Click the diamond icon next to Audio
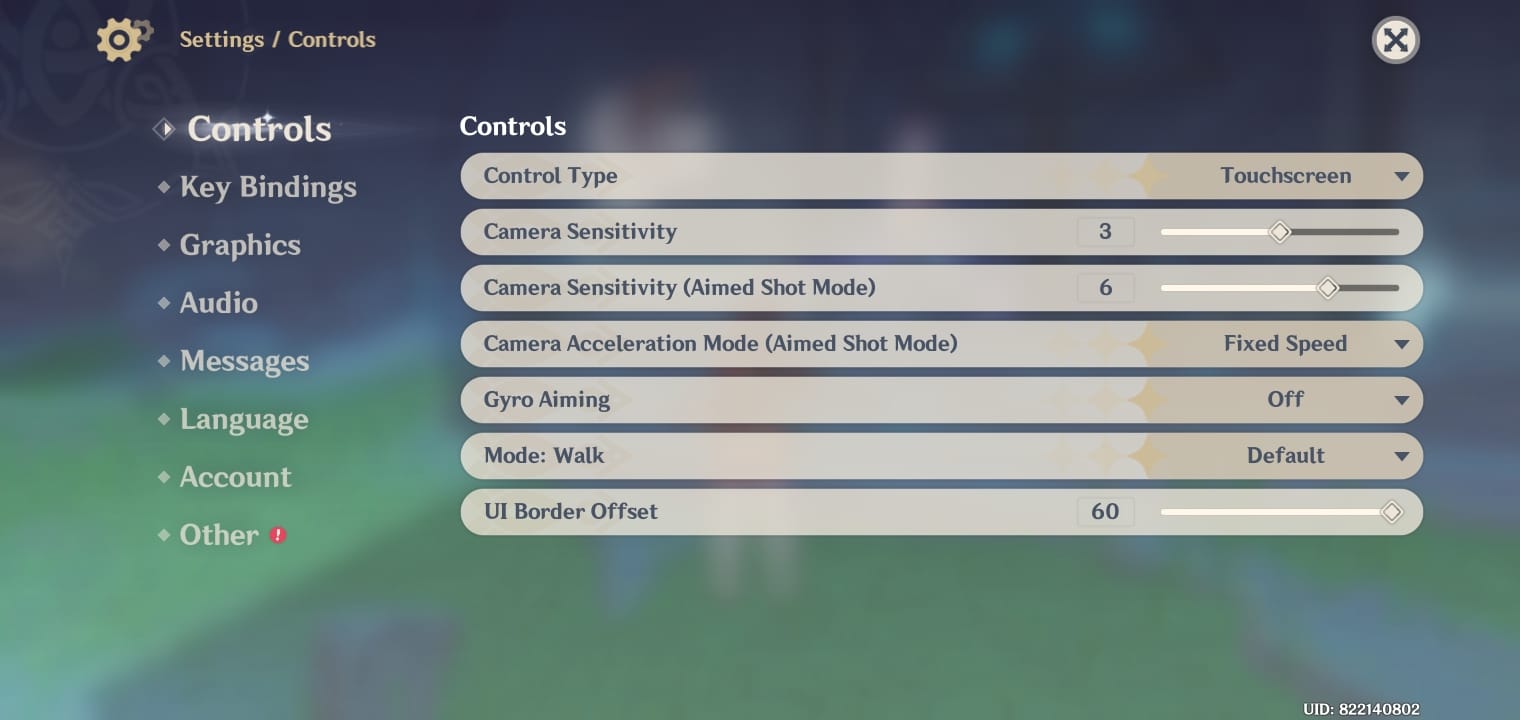 point(164,302)
